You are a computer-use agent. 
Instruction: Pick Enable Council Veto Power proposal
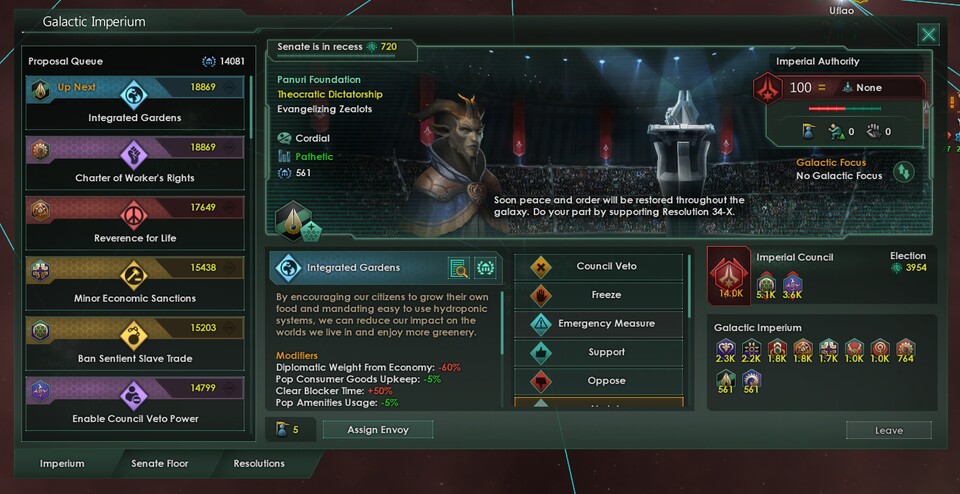click(135, 403)
